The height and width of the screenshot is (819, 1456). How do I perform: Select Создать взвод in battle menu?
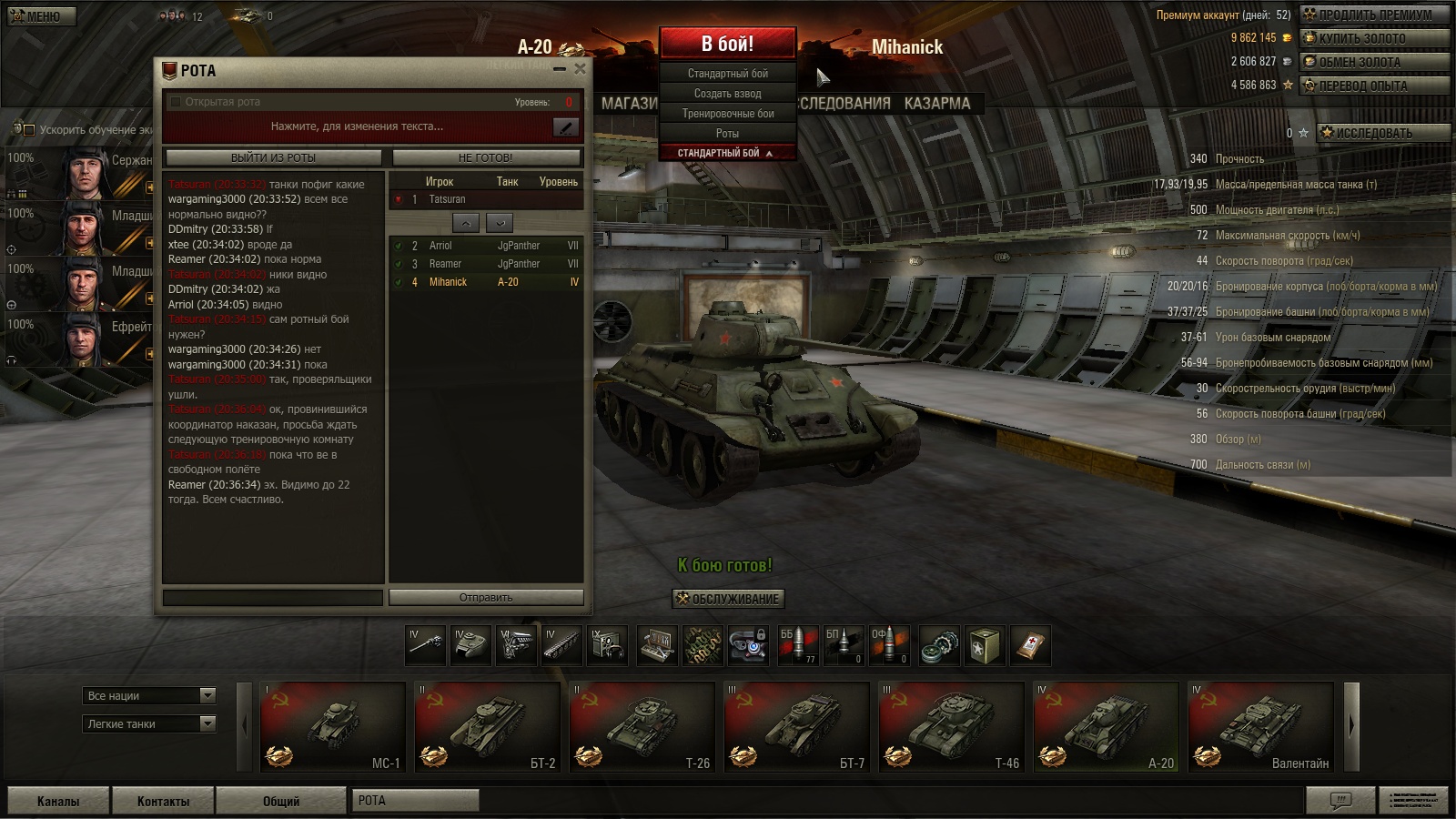[728, 94]
